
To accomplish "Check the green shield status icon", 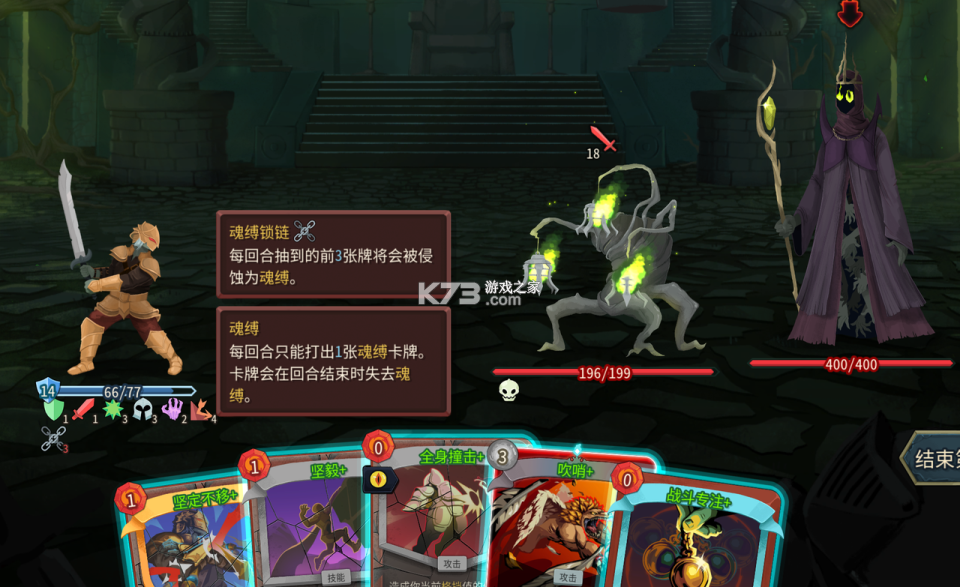I will (x=53, y=409).
